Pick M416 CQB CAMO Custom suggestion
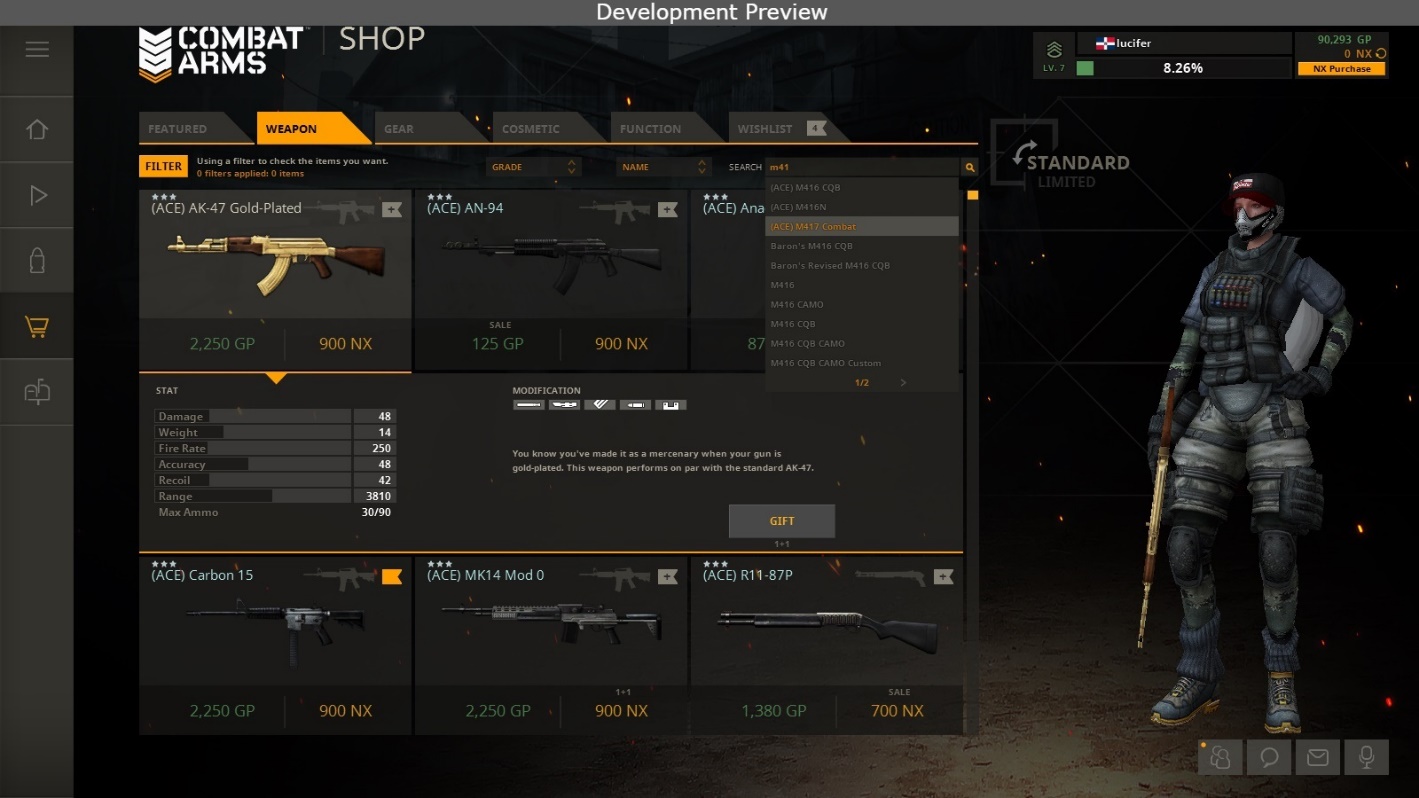The height and width of the screenshot is (798, 1419). [x=826, y=363]
